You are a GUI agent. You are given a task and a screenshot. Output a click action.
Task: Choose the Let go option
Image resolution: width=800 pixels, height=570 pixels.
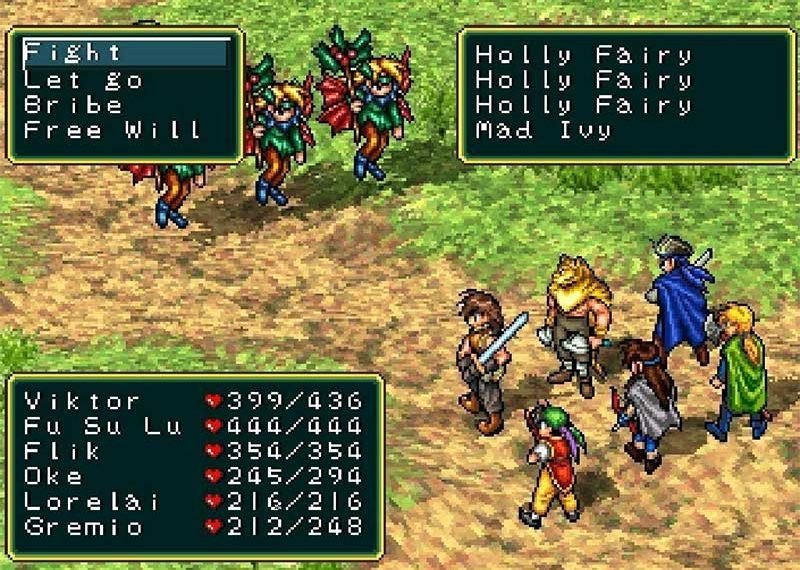click(83, 78)
